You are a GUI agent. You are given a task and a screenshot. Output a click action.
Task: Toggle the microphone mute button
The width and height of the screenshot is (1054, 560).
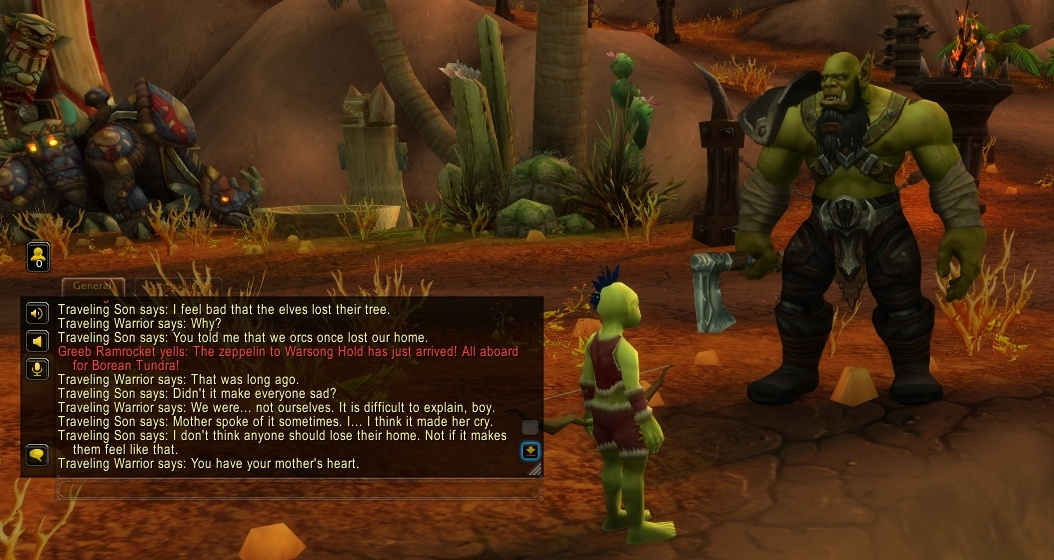[37, 369]
